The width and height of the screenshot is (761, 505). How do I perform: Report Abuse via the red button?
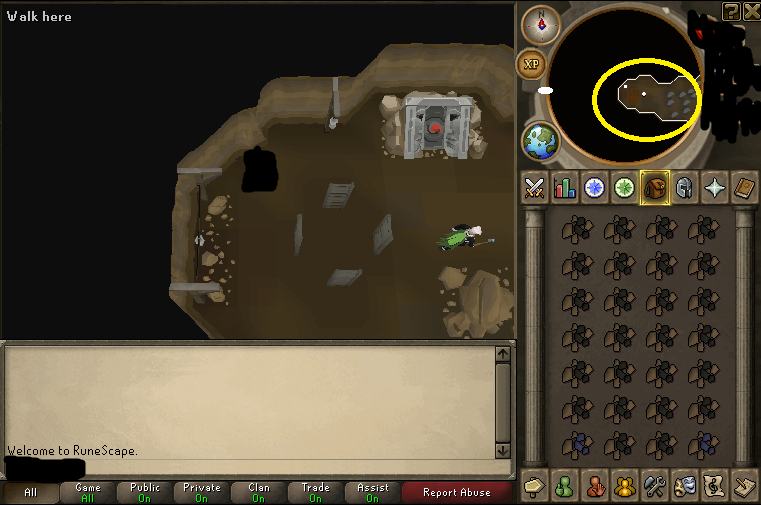(457, 492)
